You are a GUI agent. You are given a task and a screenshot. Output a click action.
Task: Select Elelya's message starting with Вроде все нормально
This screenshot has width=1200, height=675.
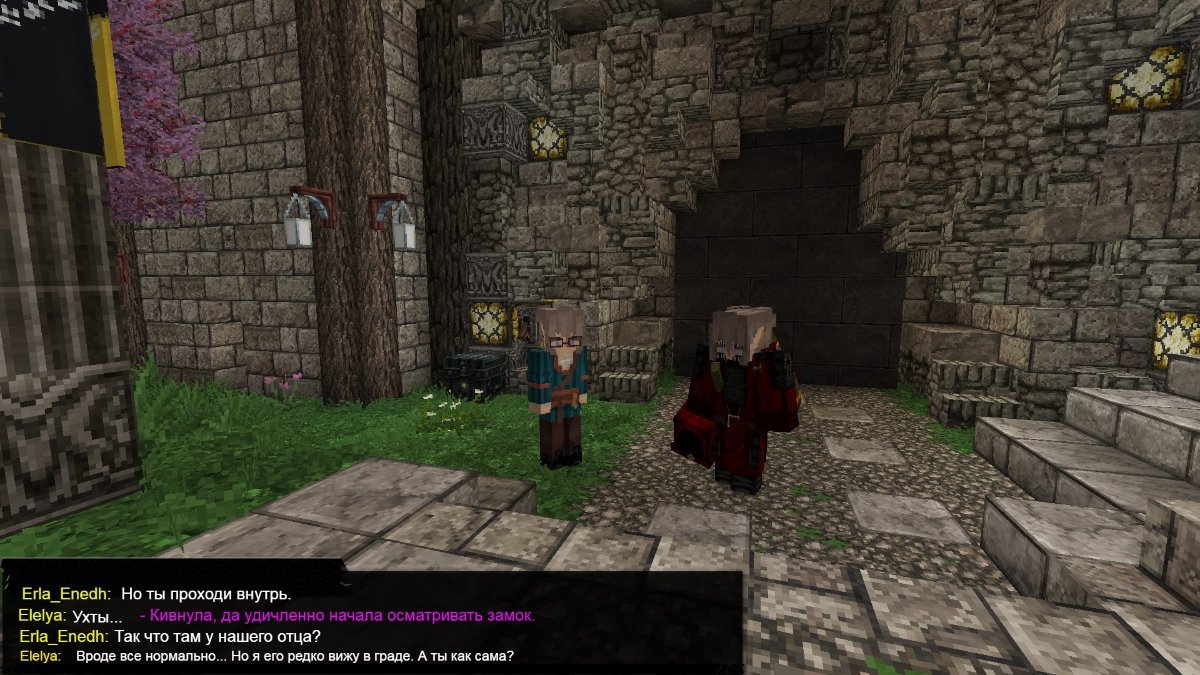[295, 656]
